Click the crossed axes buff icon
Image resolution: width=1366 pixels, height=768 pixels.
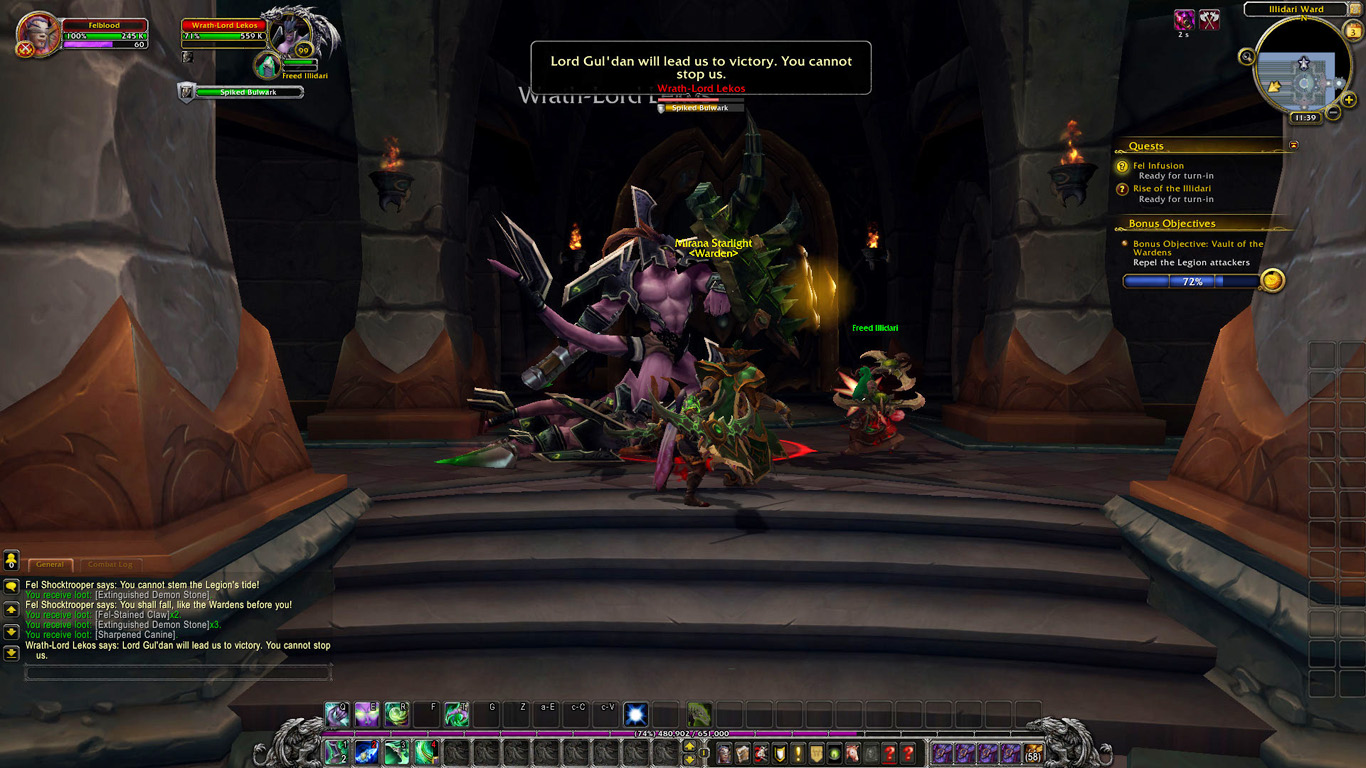pyautogui.click(x=1209, y=20)
